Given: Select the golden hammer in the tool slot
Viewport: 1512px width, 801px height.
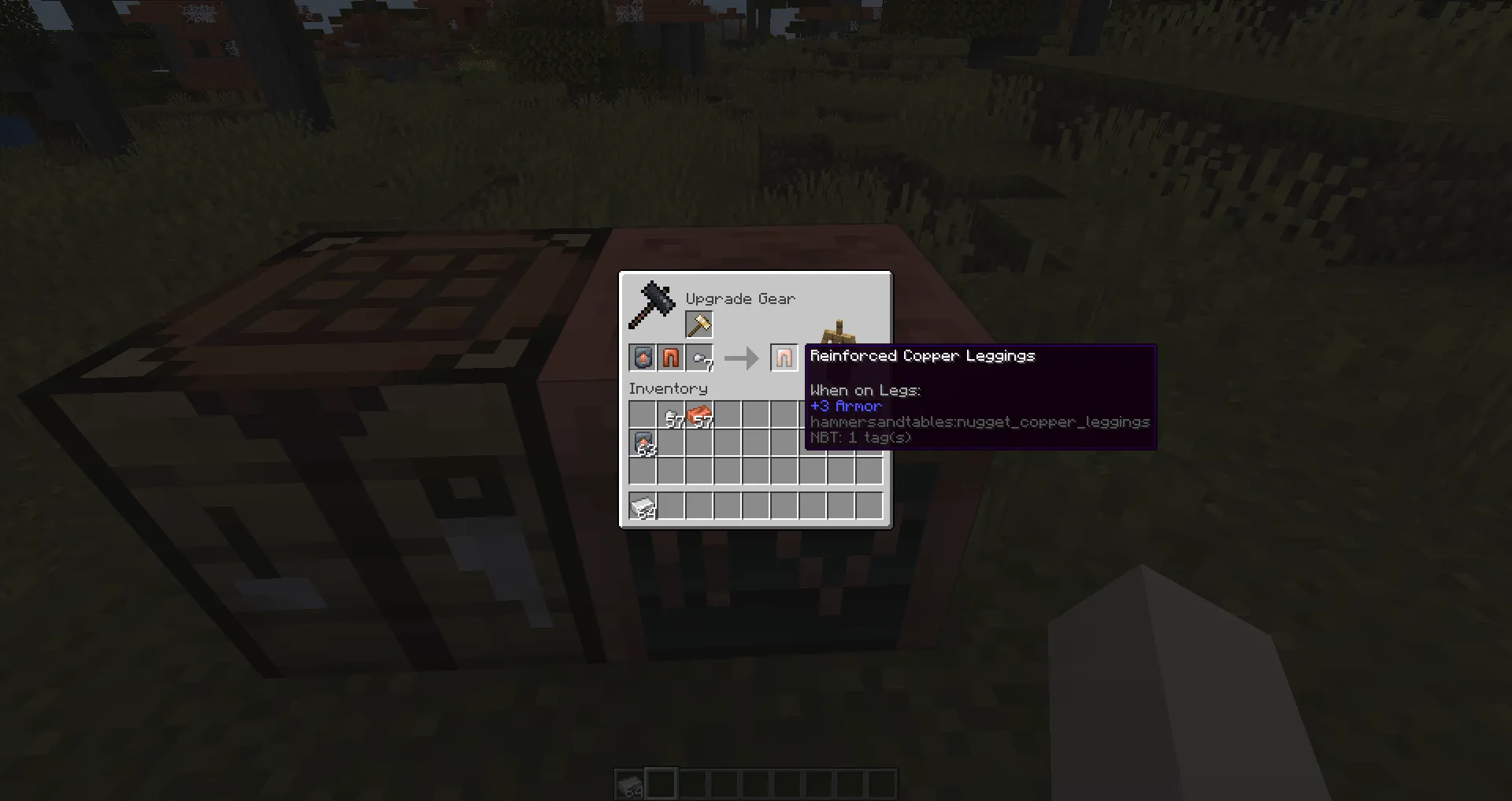Looking at the screenshot, I should [699, 324].
